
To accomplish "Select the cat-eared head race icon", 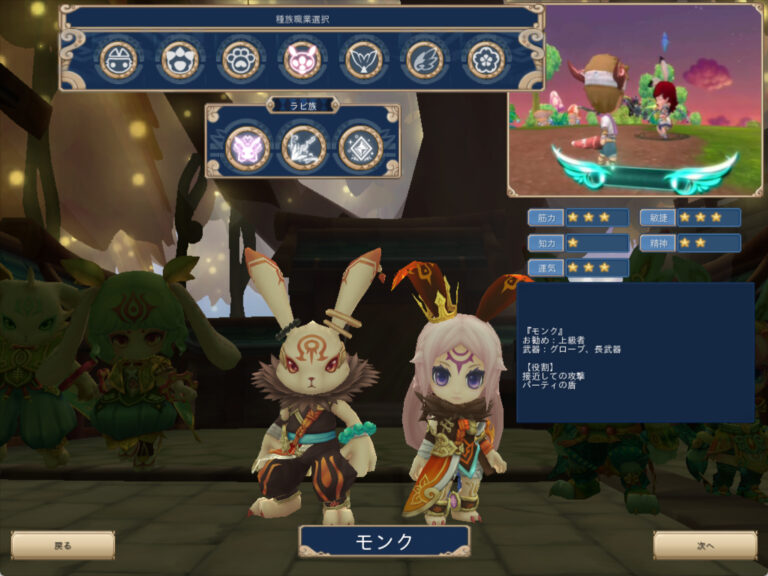I will tap(119, 60).
